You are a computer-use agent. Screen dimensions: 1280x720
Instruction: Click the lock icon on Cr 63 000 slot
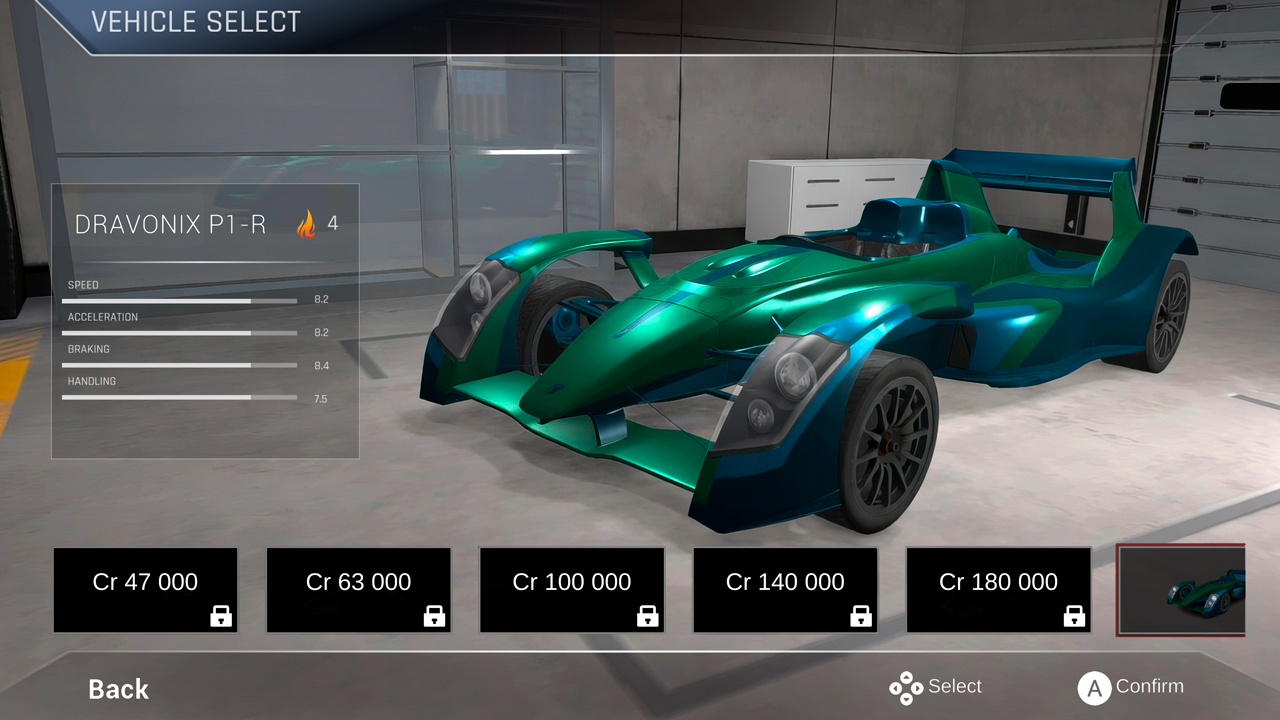433,616
